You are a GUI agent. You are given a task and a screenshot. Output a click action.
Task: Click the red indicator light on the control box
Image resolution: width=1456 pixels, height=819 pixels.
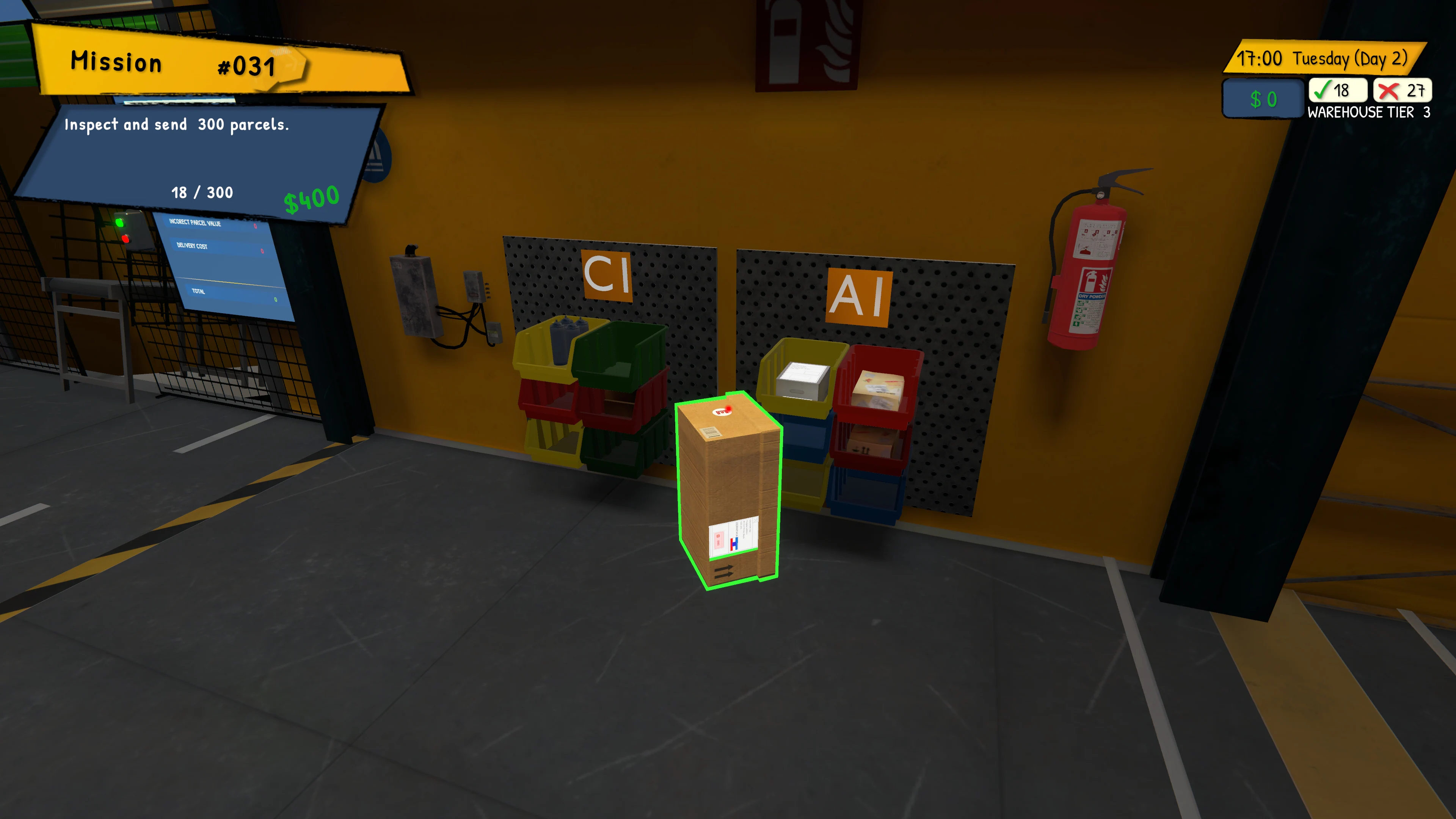point(126,239)
